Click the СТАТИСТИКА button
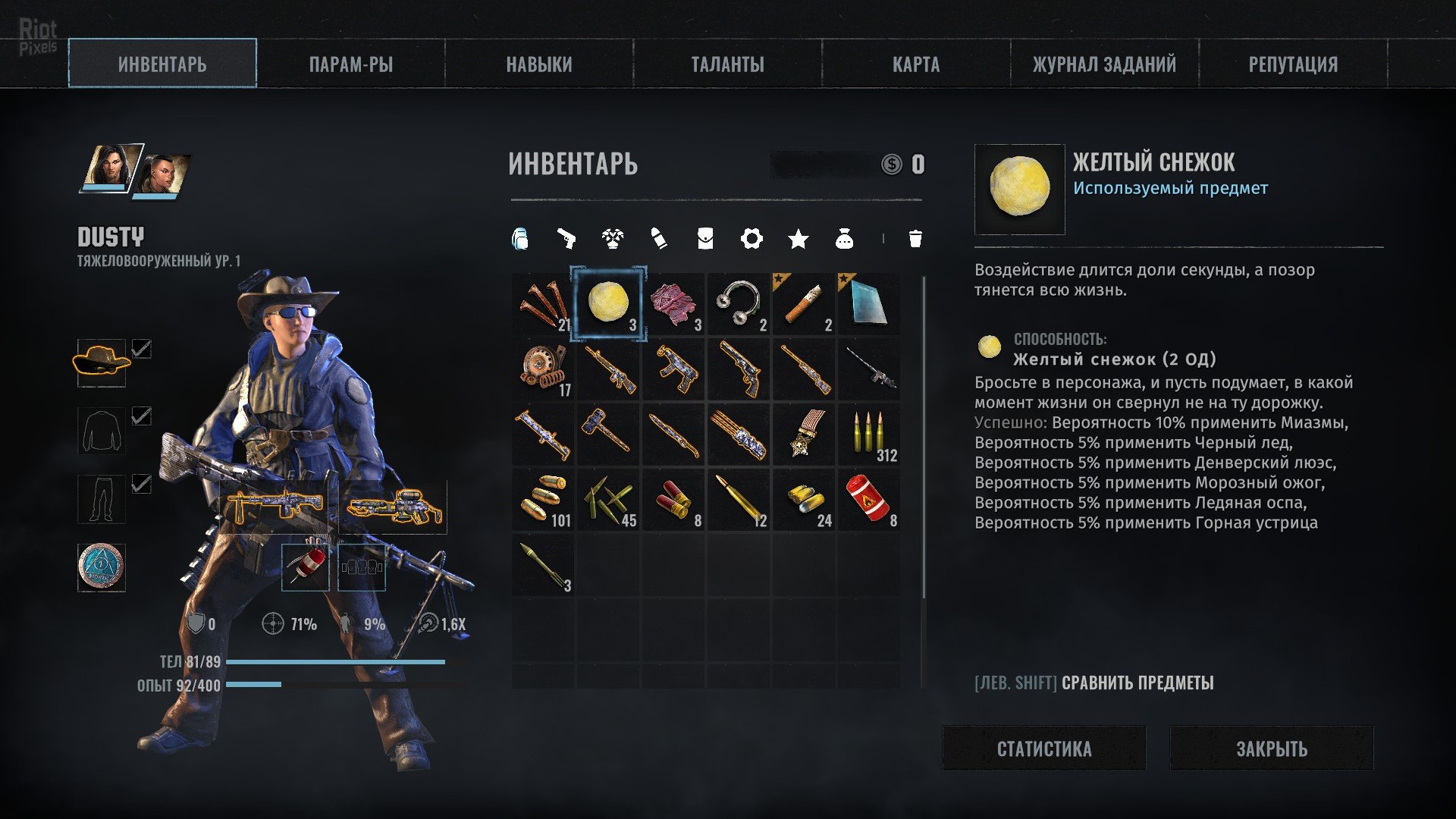 [1043, 748]
